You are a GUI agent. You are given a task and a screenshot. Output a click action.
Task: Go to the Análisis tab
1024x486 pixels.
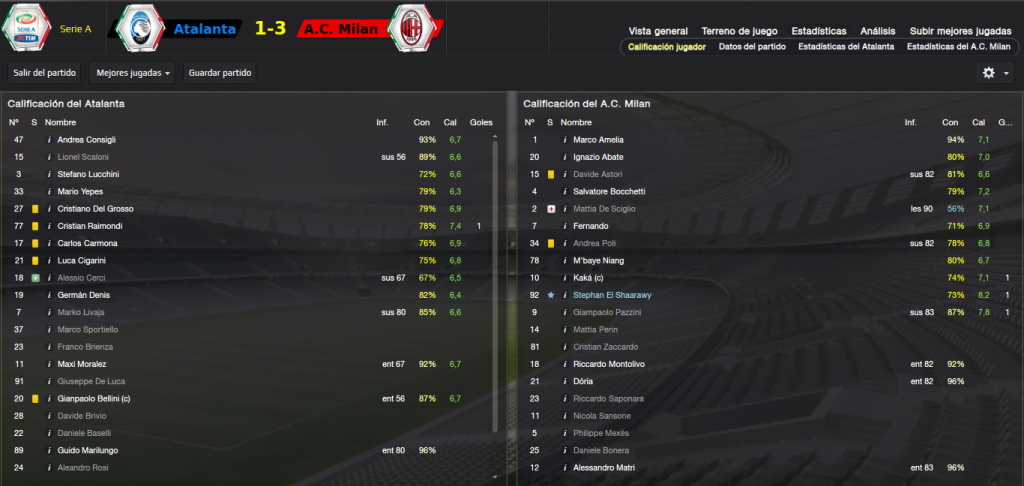879,31
